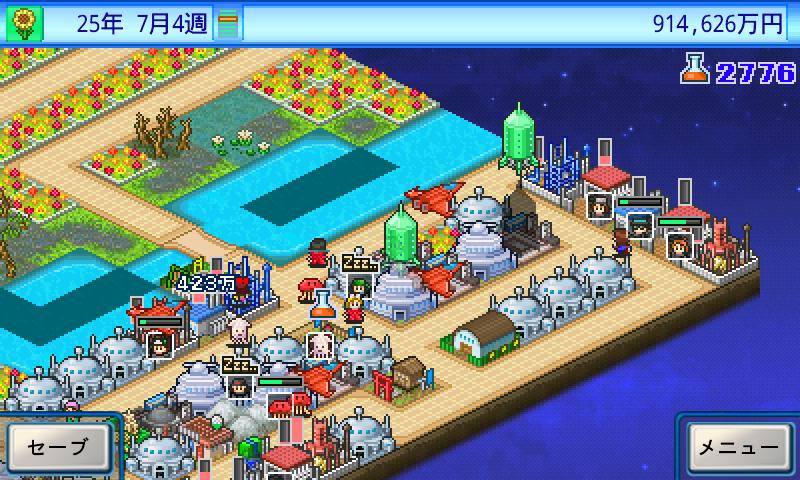Open the メニュー menu button
This screenshot has width=800, height=480.
click(738, 446)
